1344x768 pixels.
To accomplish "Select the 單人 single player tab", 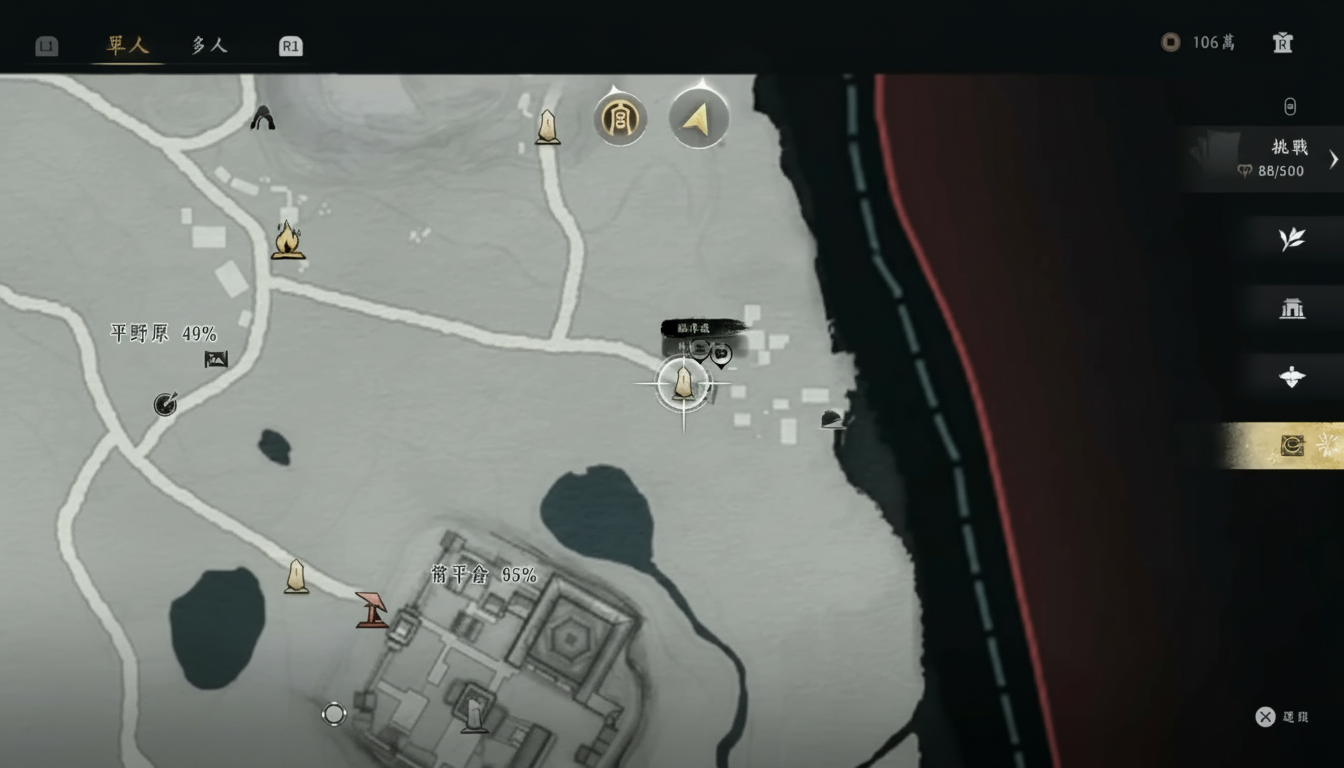I will coord(125,45).
